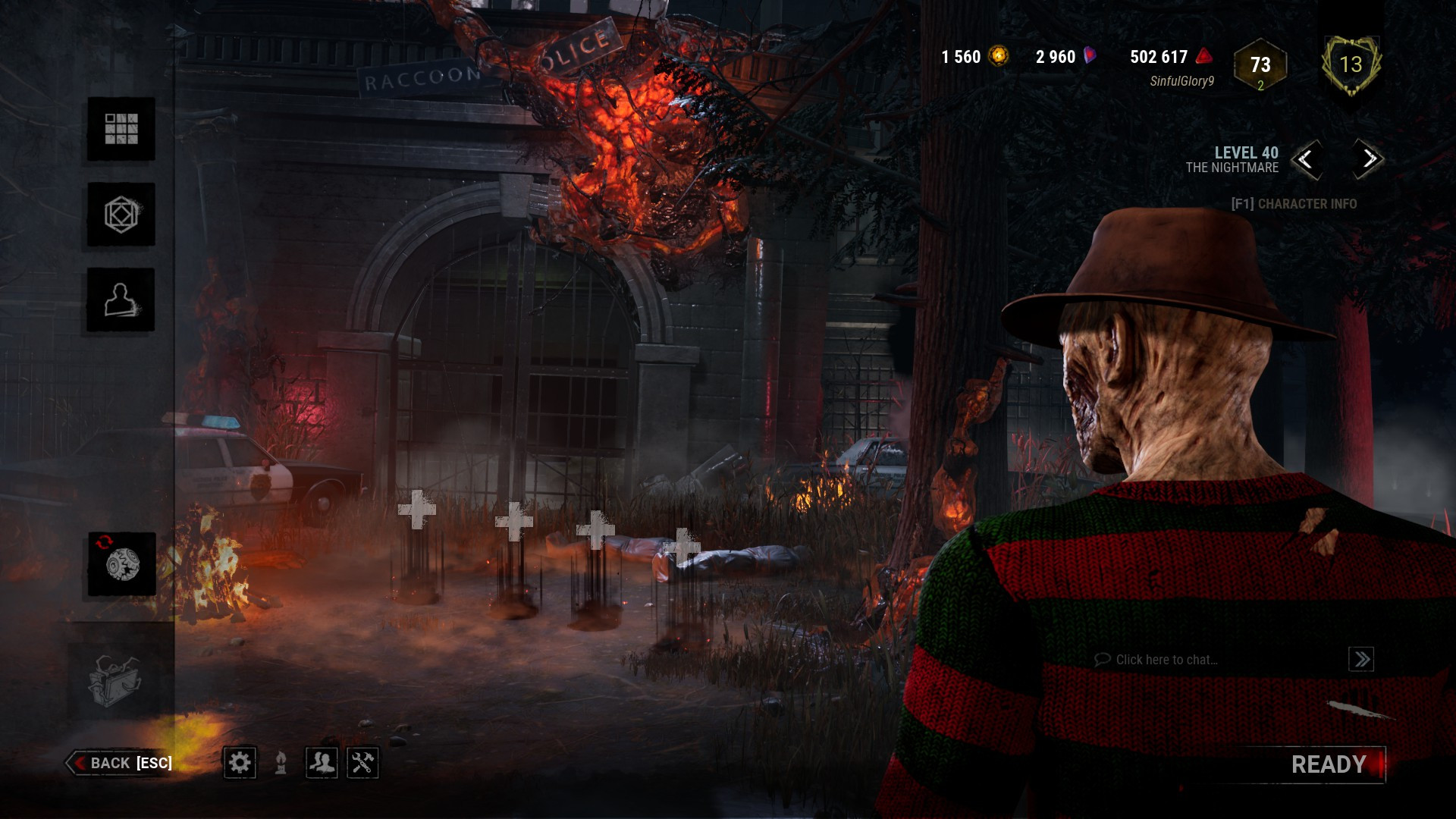Open game Settings with the gear icon
This screenshot has width=1456, height=819.
click(x=241, y=764)
